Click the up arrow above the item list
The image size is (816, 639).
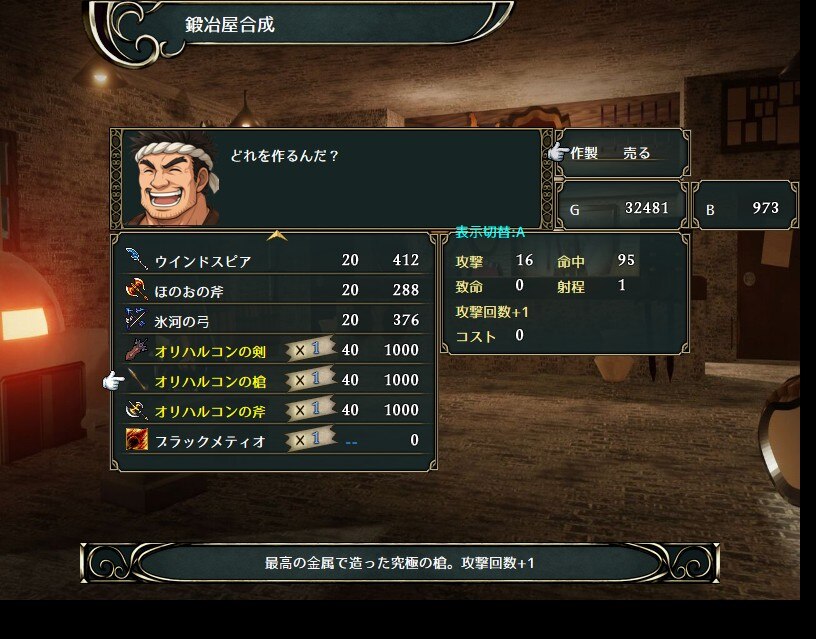tap(277, 237)
